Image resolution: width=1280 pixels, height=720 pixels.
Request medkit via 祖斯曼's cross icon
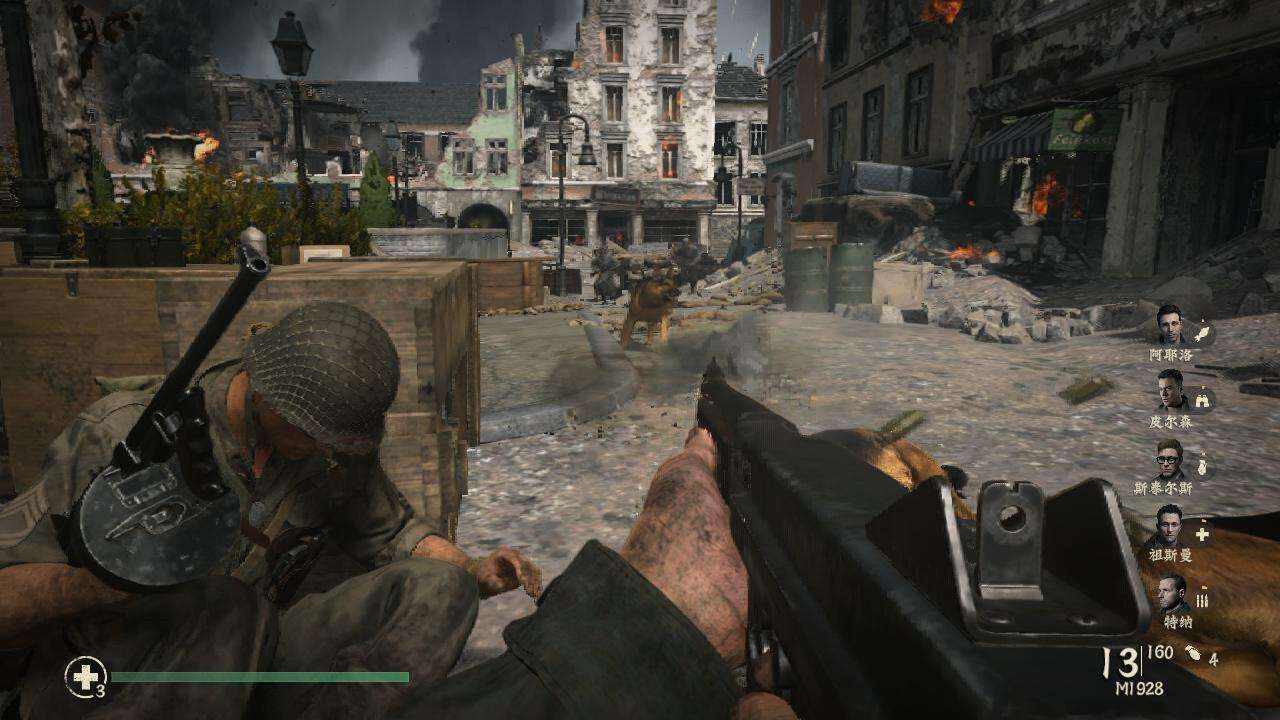tap(1202, 534)
